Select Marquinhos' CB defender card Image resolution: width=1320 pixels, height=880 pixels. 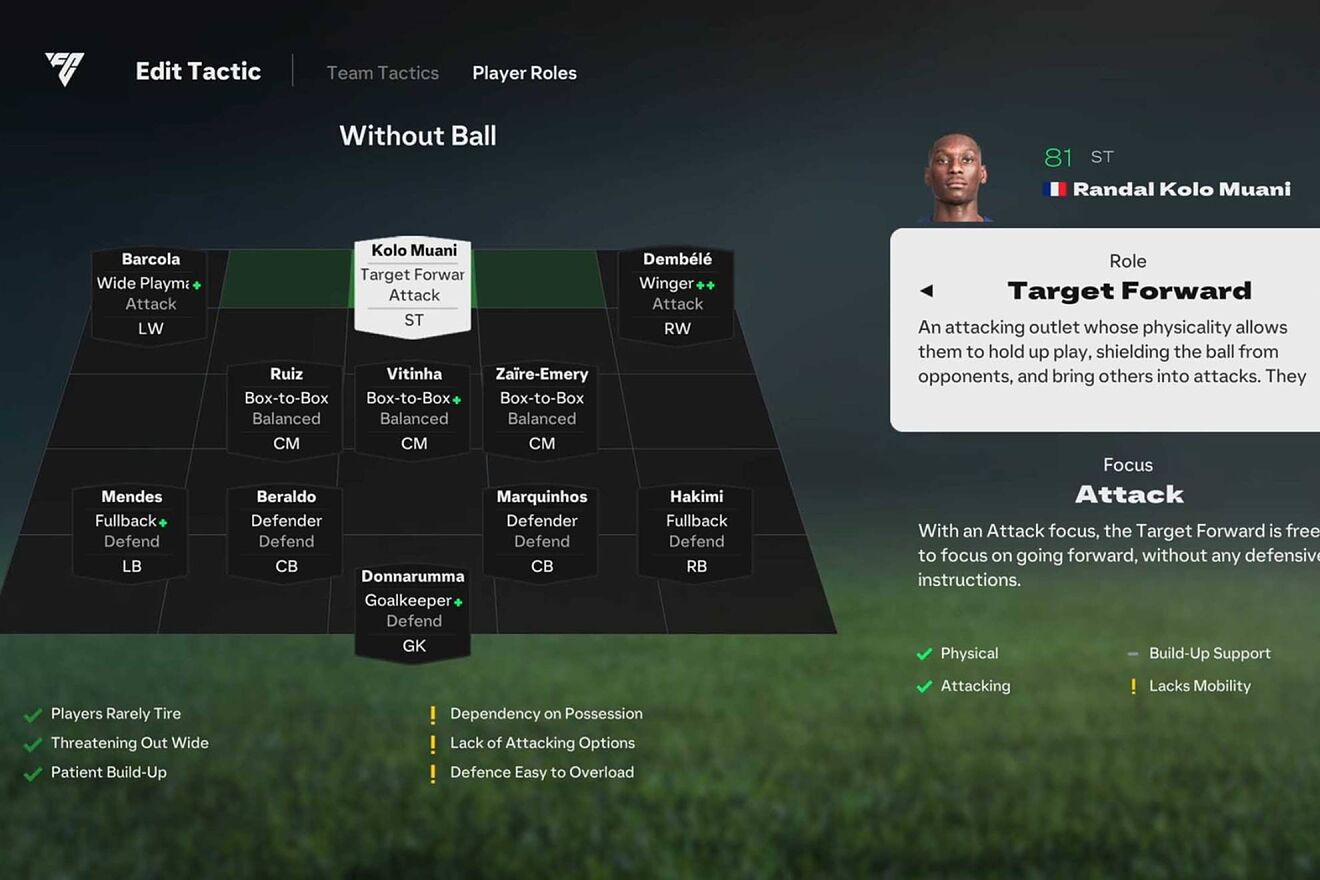541,531
